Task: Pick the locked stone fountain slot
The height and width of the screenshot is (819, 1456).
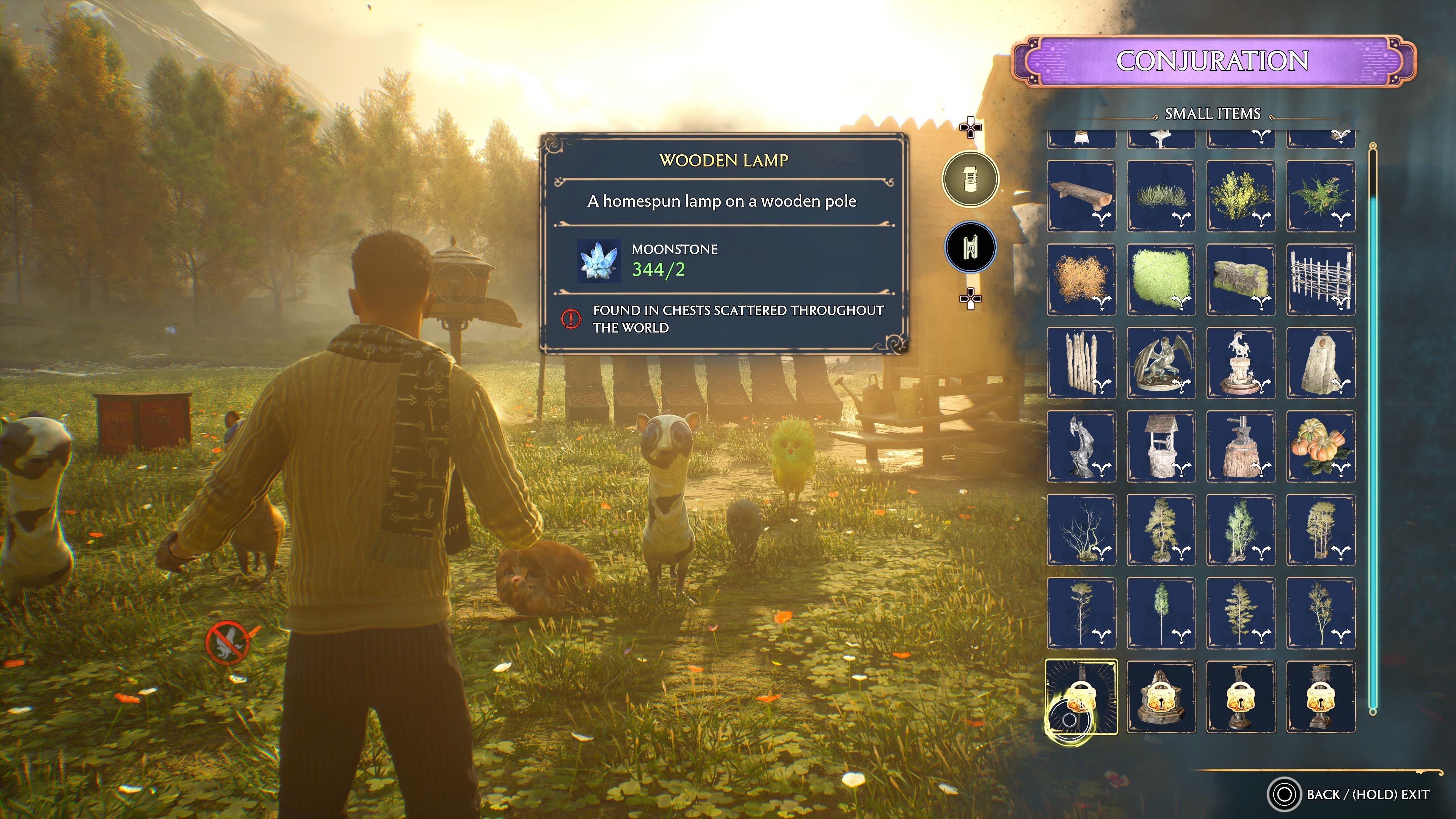Action: pyautogui.click(x=1161, y=697)
